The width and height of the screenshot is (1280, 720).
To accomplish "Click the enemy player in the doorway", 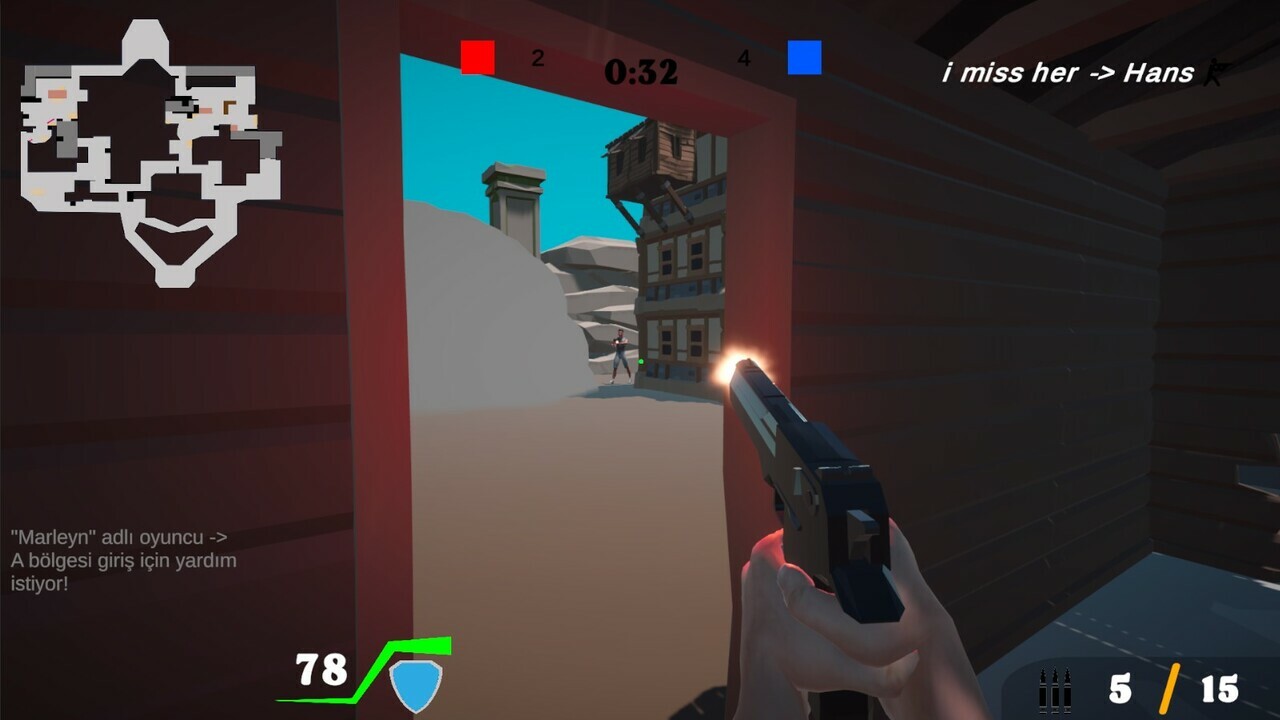I will point(620,355).
